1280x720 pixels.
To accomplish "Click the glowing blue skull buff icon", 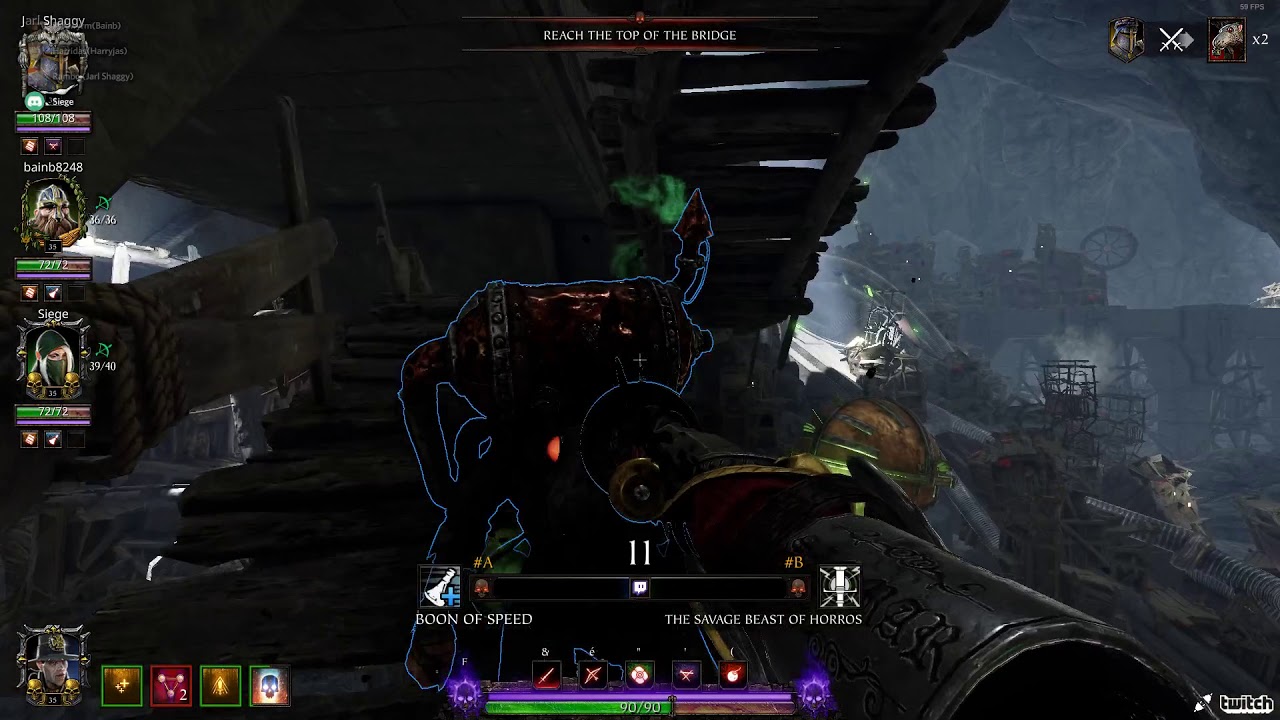I will 269,686.
